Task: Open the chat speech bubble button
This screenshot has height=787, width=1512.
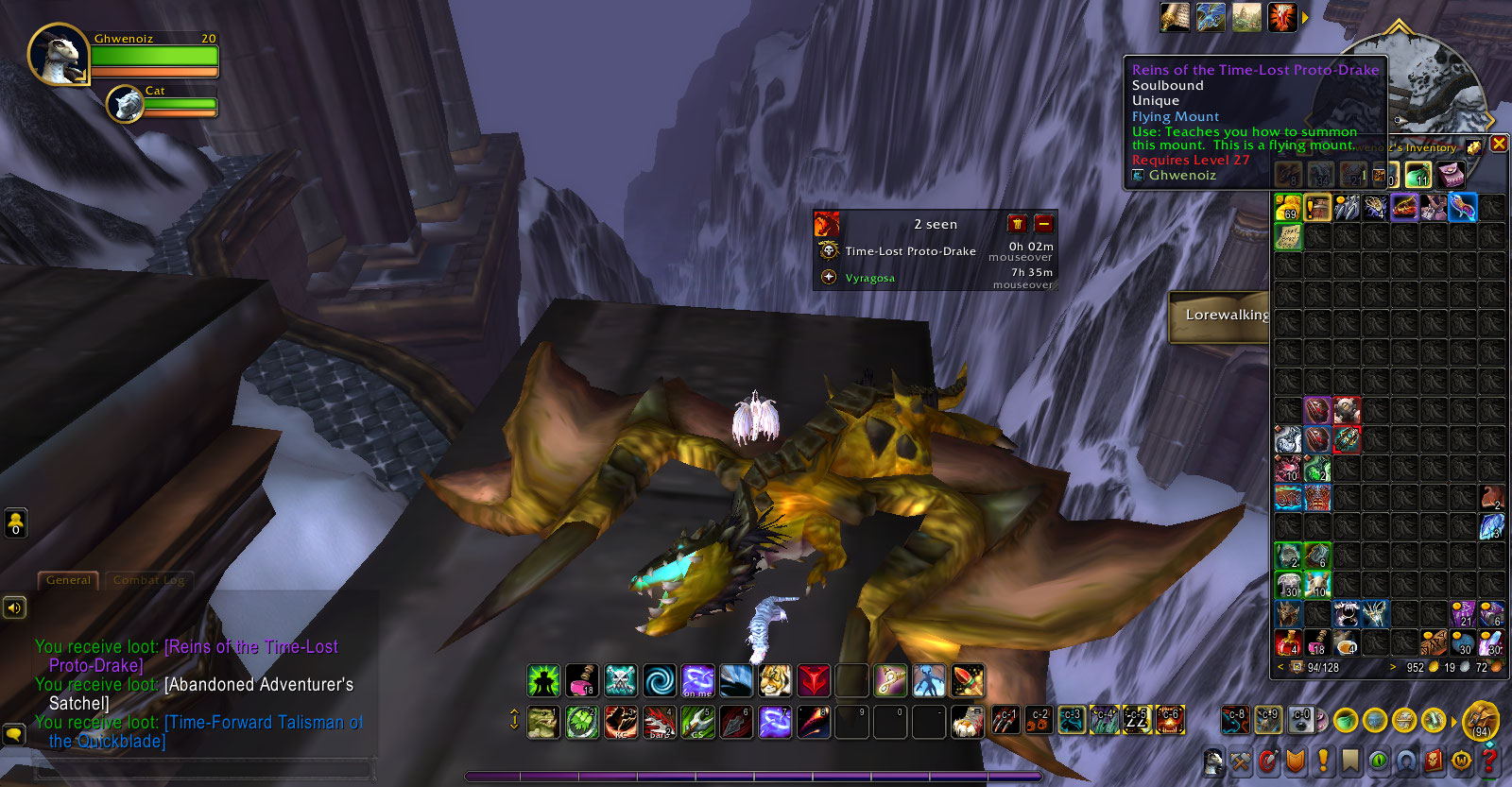Action: [14, 733]
